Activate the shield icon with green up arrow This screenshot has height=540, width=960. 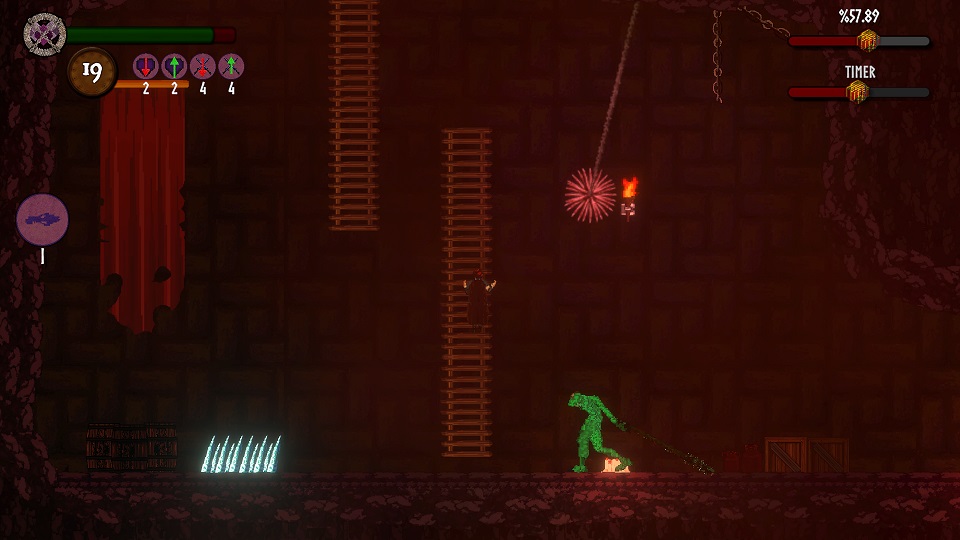click(174, 67)
